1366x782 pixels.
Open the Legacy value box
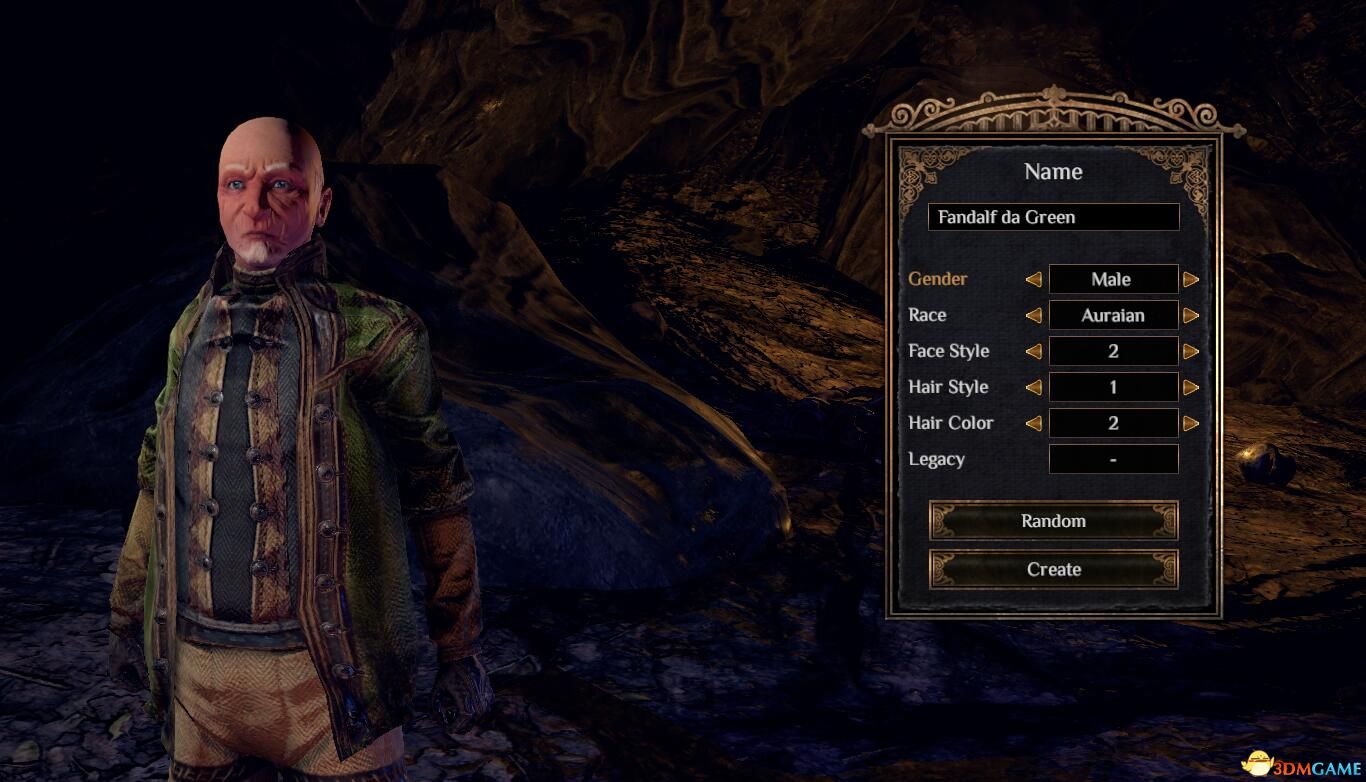click(1113, 460)
